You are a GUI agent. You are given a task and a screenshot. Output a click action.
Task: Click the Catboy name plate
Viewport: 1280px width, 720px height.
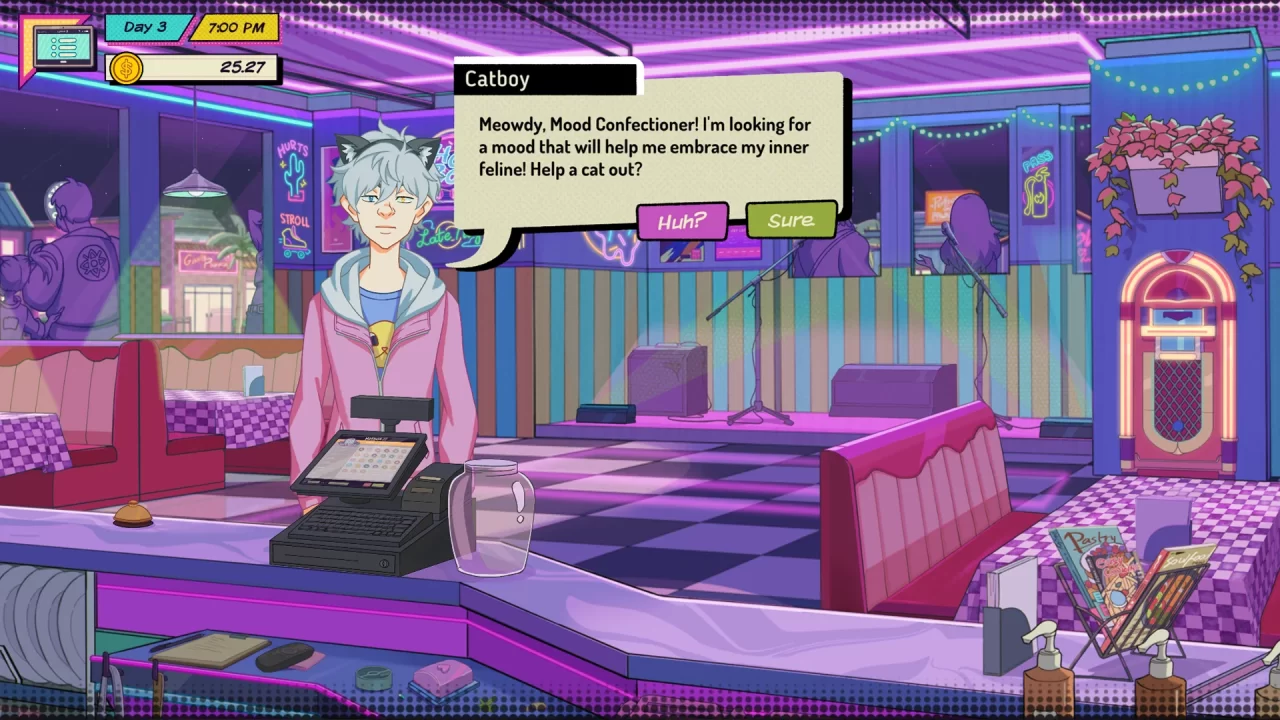point(545,79)
